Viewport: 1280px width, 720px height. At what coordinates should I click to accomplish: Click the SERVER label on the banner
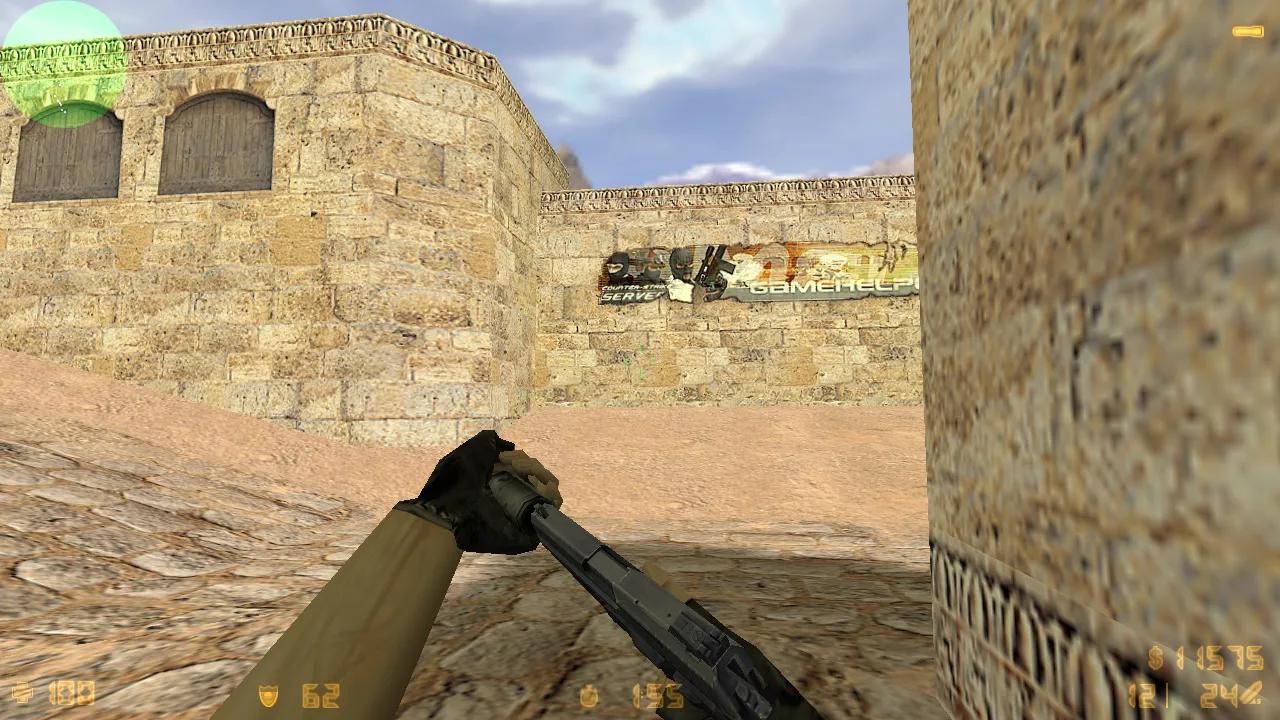tap(631, 297)
